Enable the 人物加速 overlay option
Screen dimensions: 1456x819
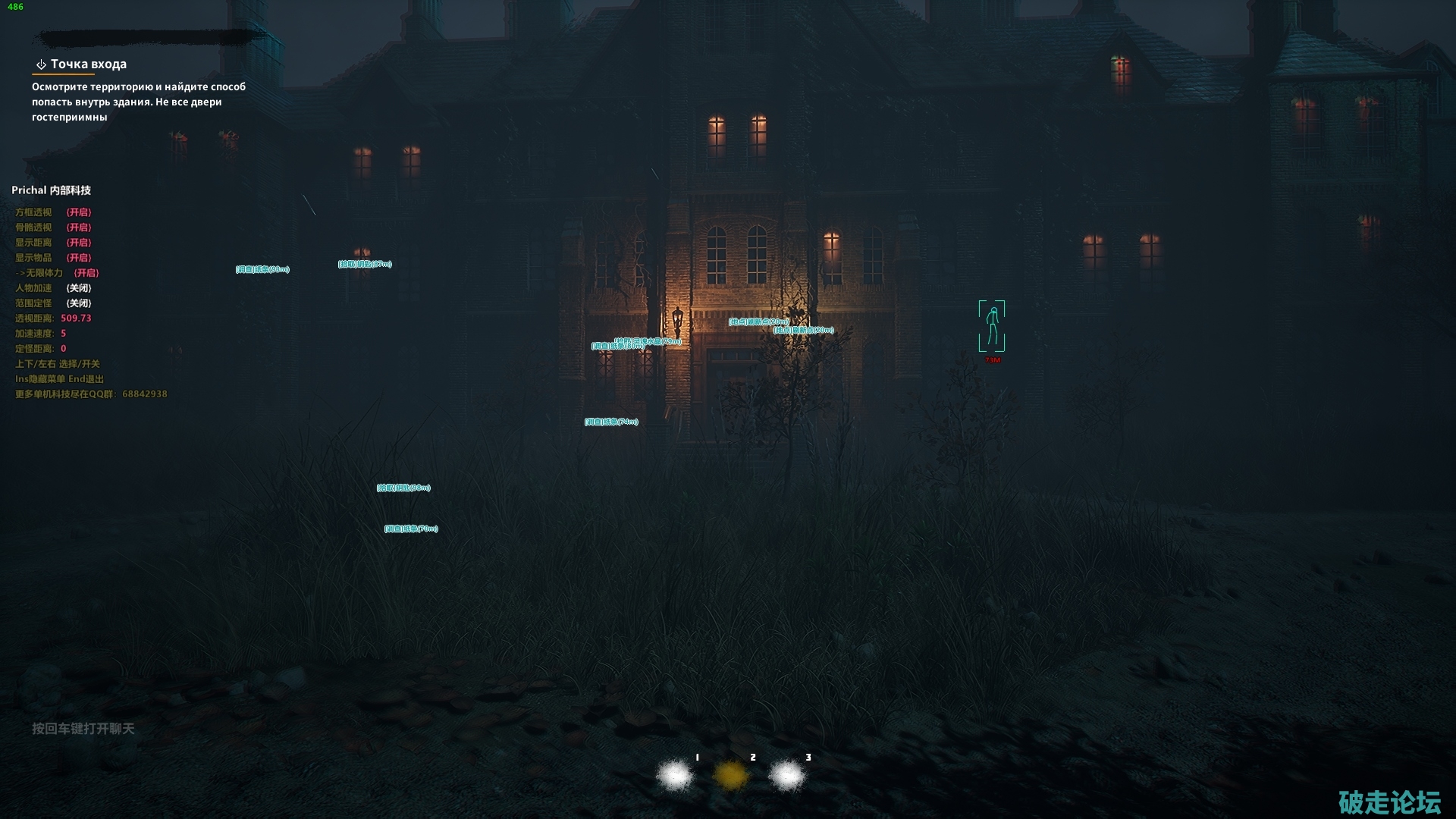[x=53, y=288]
